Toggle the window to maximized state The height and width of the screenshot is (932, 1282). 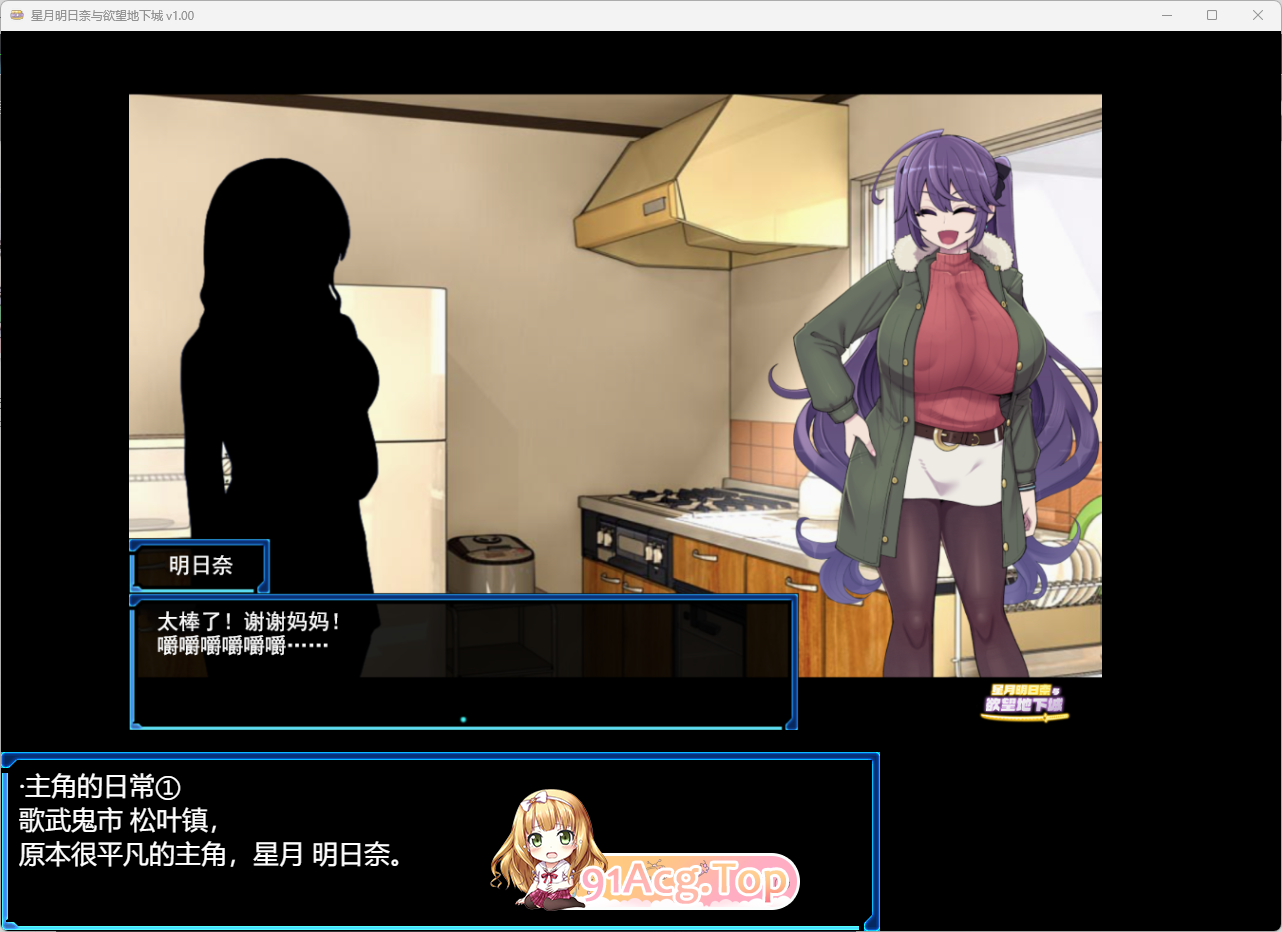pyautogui.click(x=1211, y=15)
